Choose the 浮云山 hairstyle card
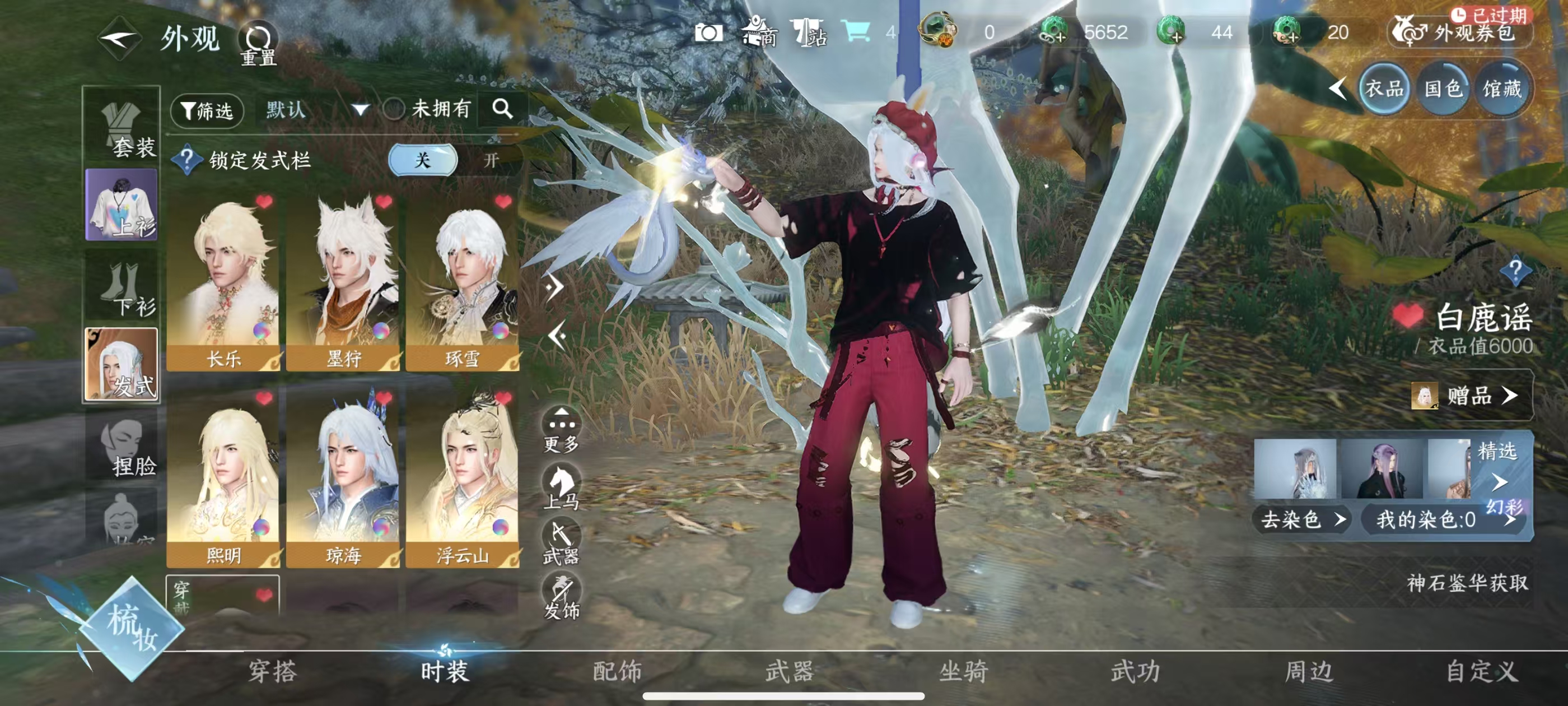This screenshot has height=706, width=1568. click(462, 478)
